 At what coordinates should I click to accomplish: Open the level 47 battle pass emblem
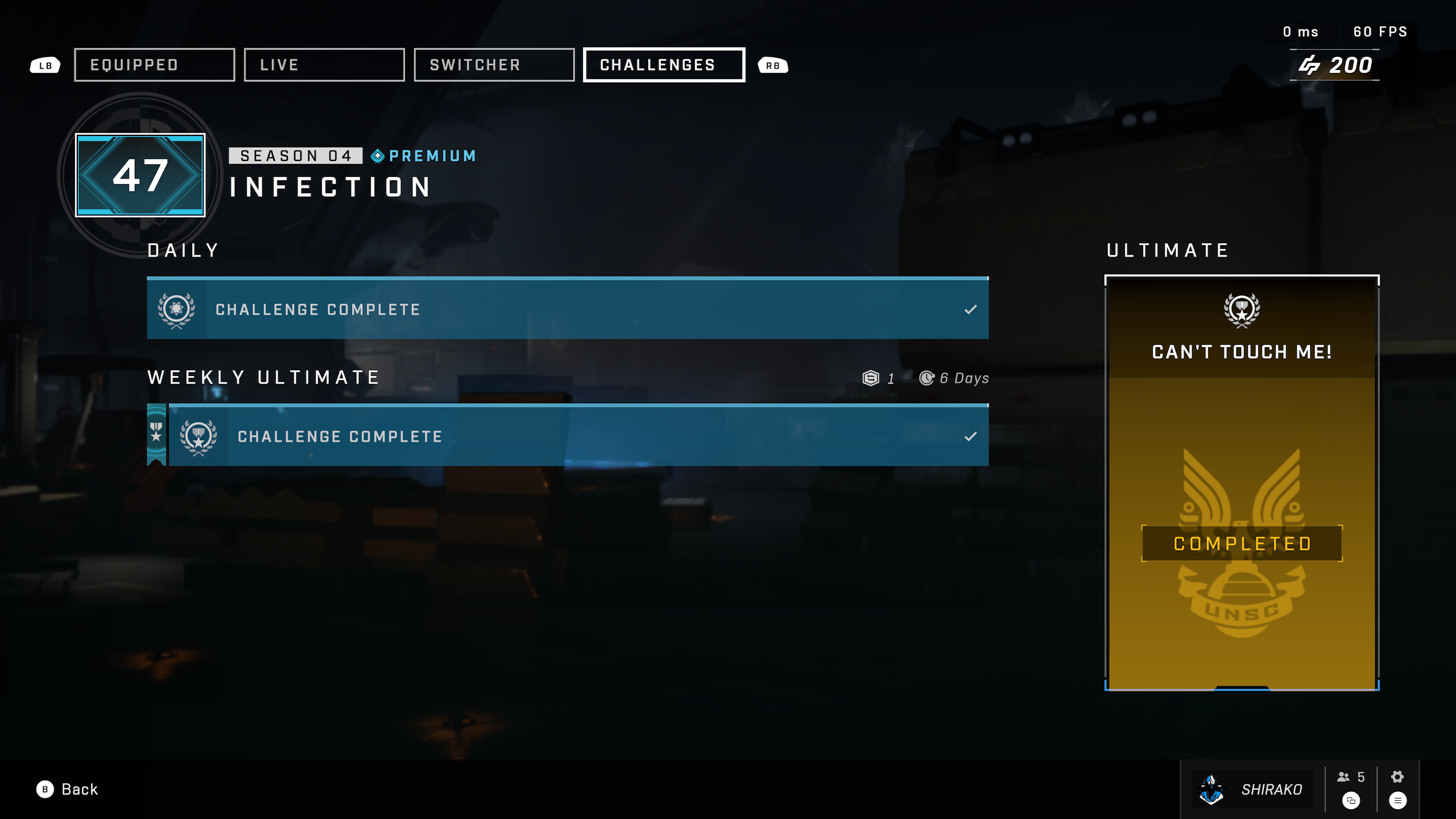click(x=140, y=175)
